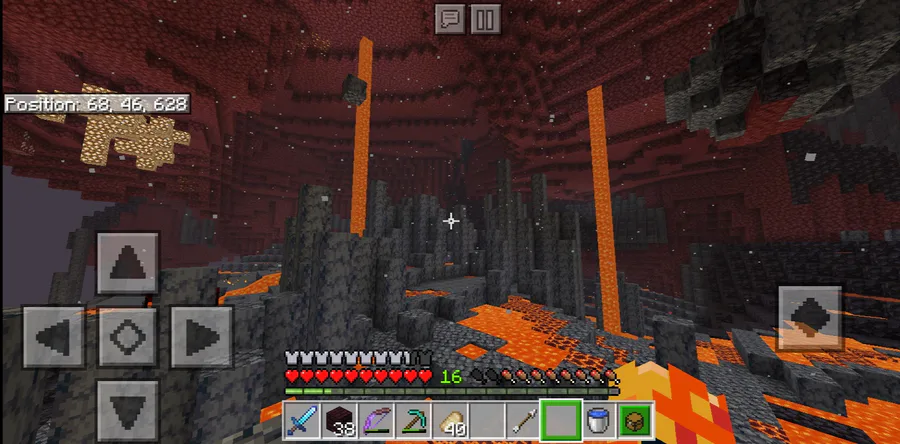Select the diamond pickaxe slot
The image size is (900, 444).
coord(415,421)
